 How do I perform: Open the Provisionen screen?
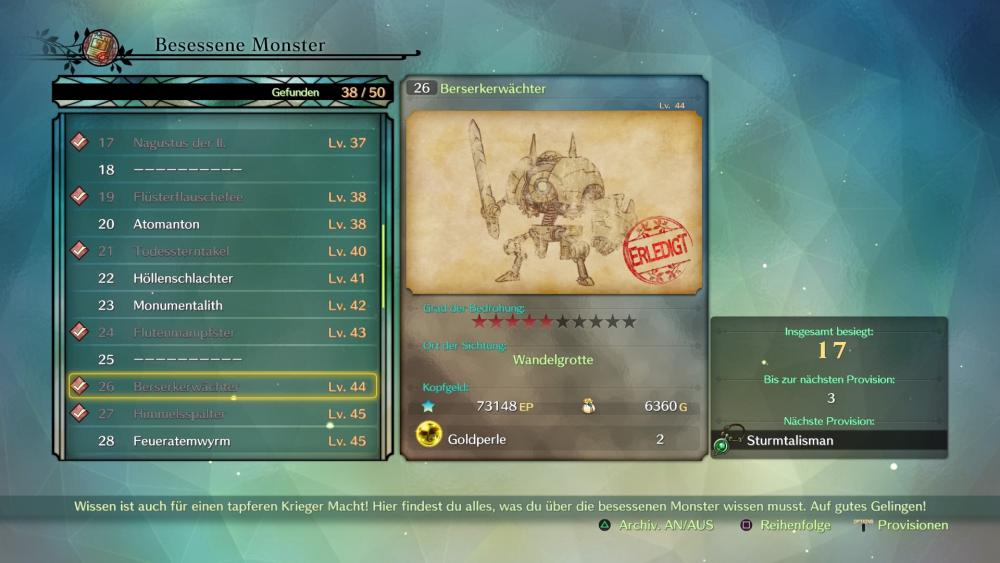tap(902, 525)
